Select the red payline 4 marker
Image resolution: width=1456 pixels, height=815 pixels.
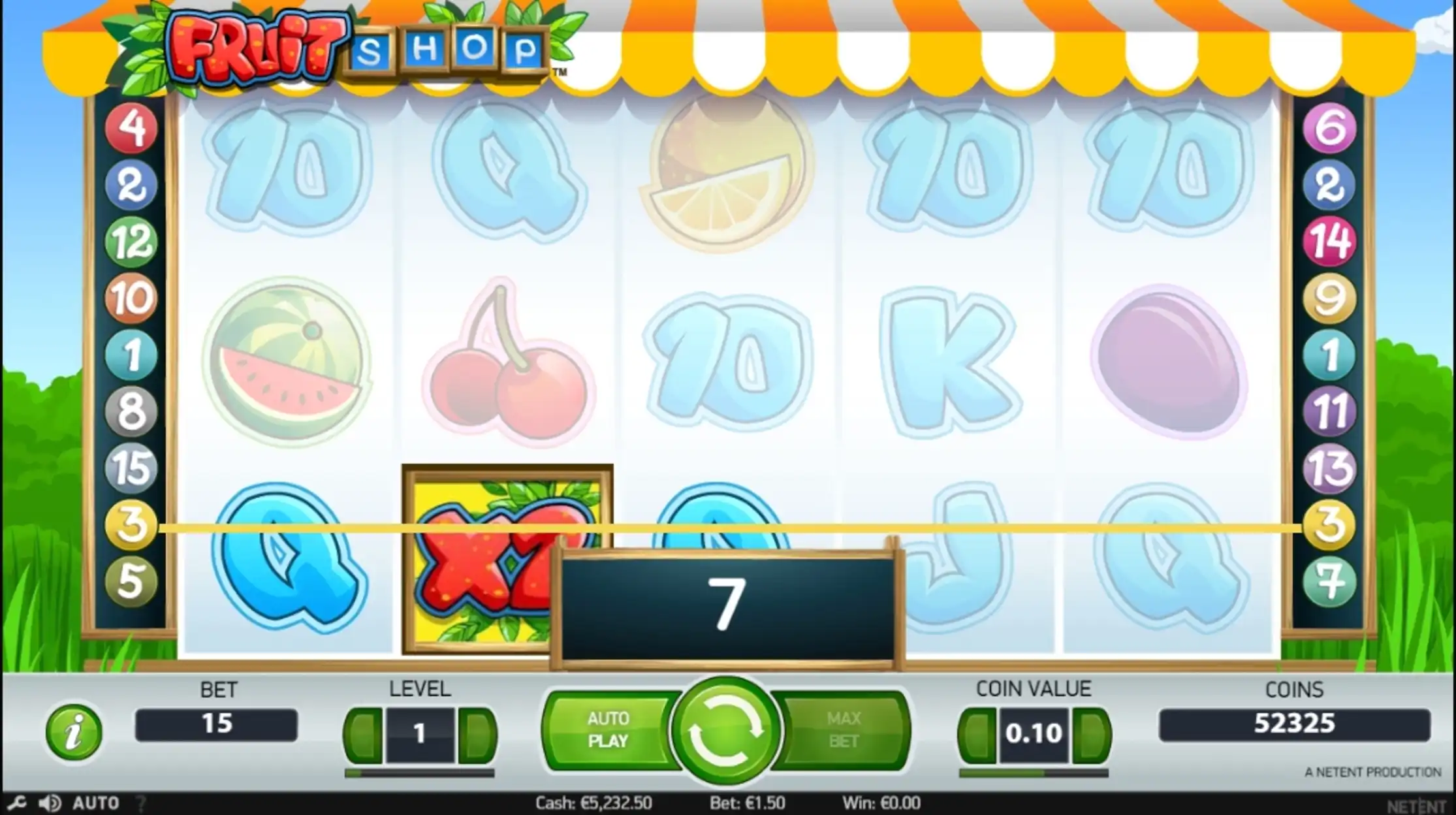(131, 127)
